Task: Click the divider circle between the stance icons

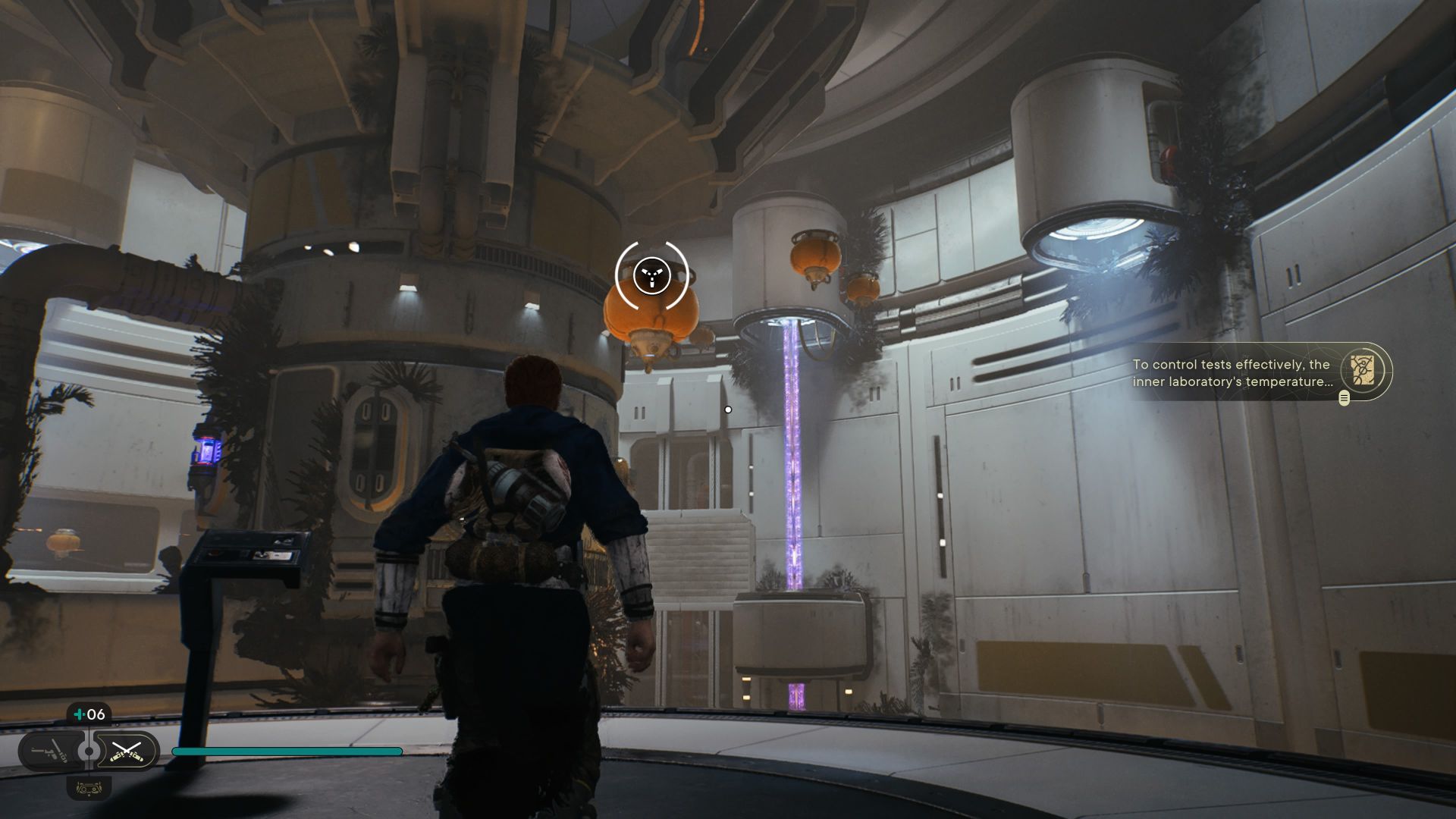Action: click(x=89, y=752)
